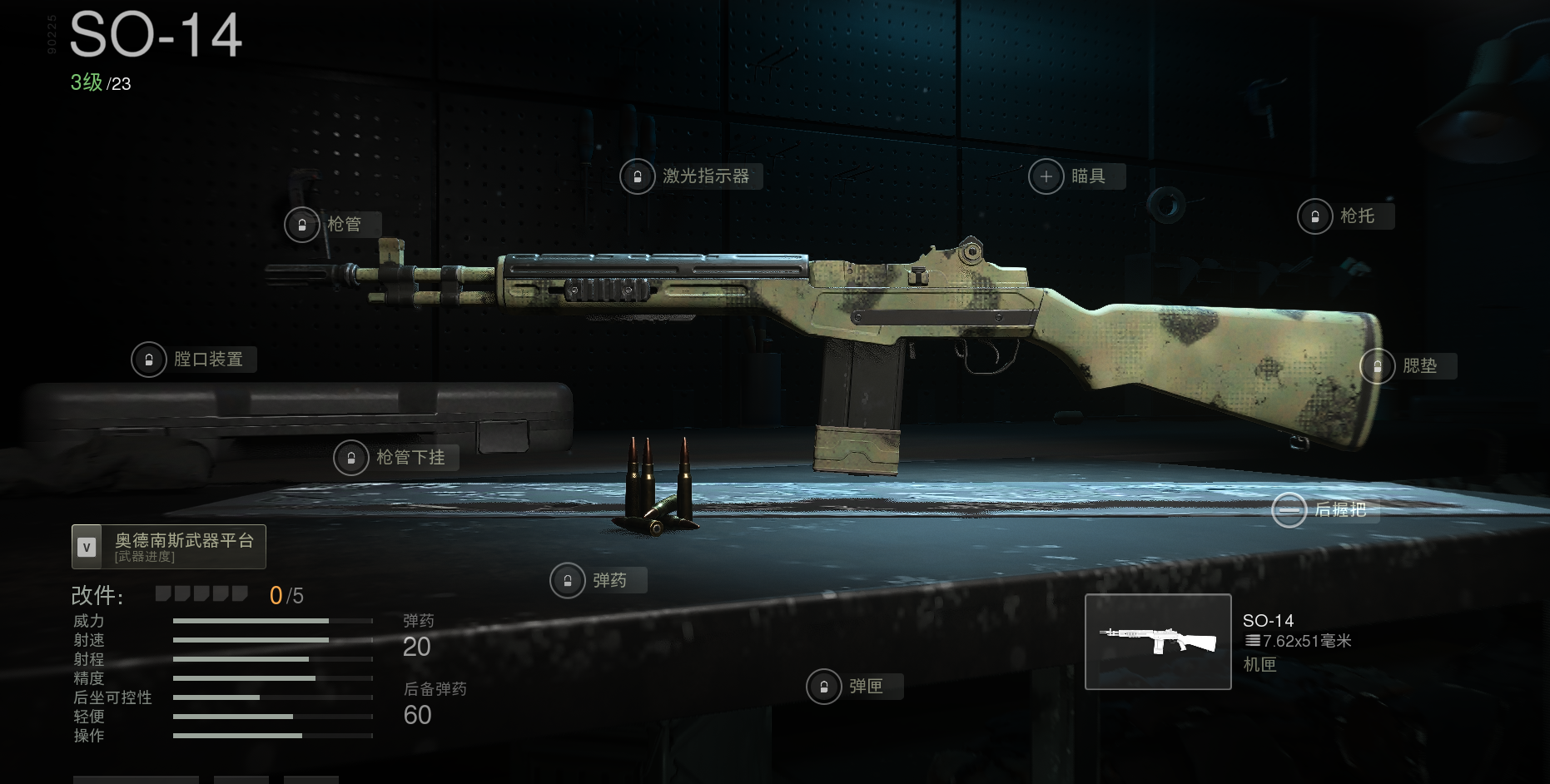Select the SO-14 receiver thumbnail
Image resolution: width=1550 pixels, height=784 pixels.
point(1157,642)
